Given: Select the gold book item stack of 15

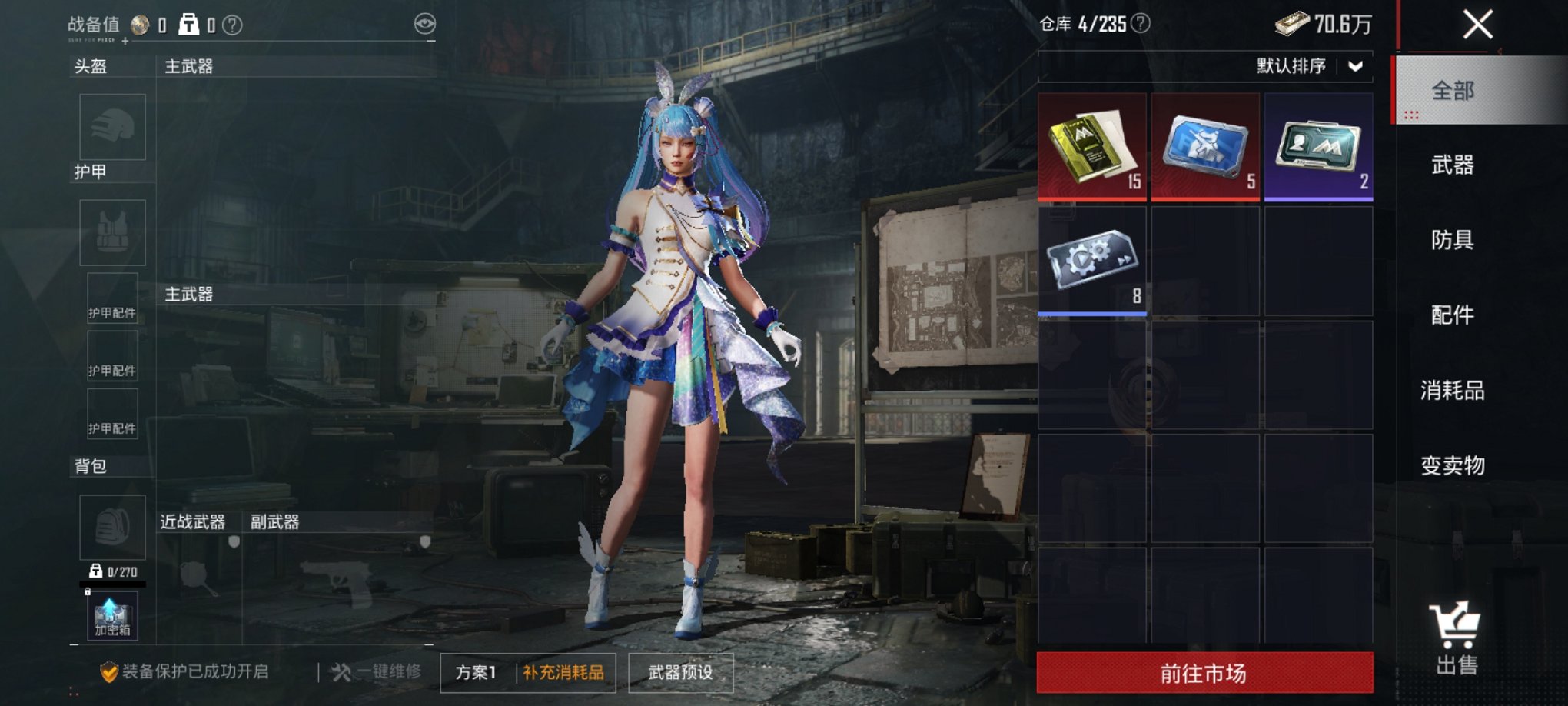Looking at the screenshot, I should (x=1091, y=146).
